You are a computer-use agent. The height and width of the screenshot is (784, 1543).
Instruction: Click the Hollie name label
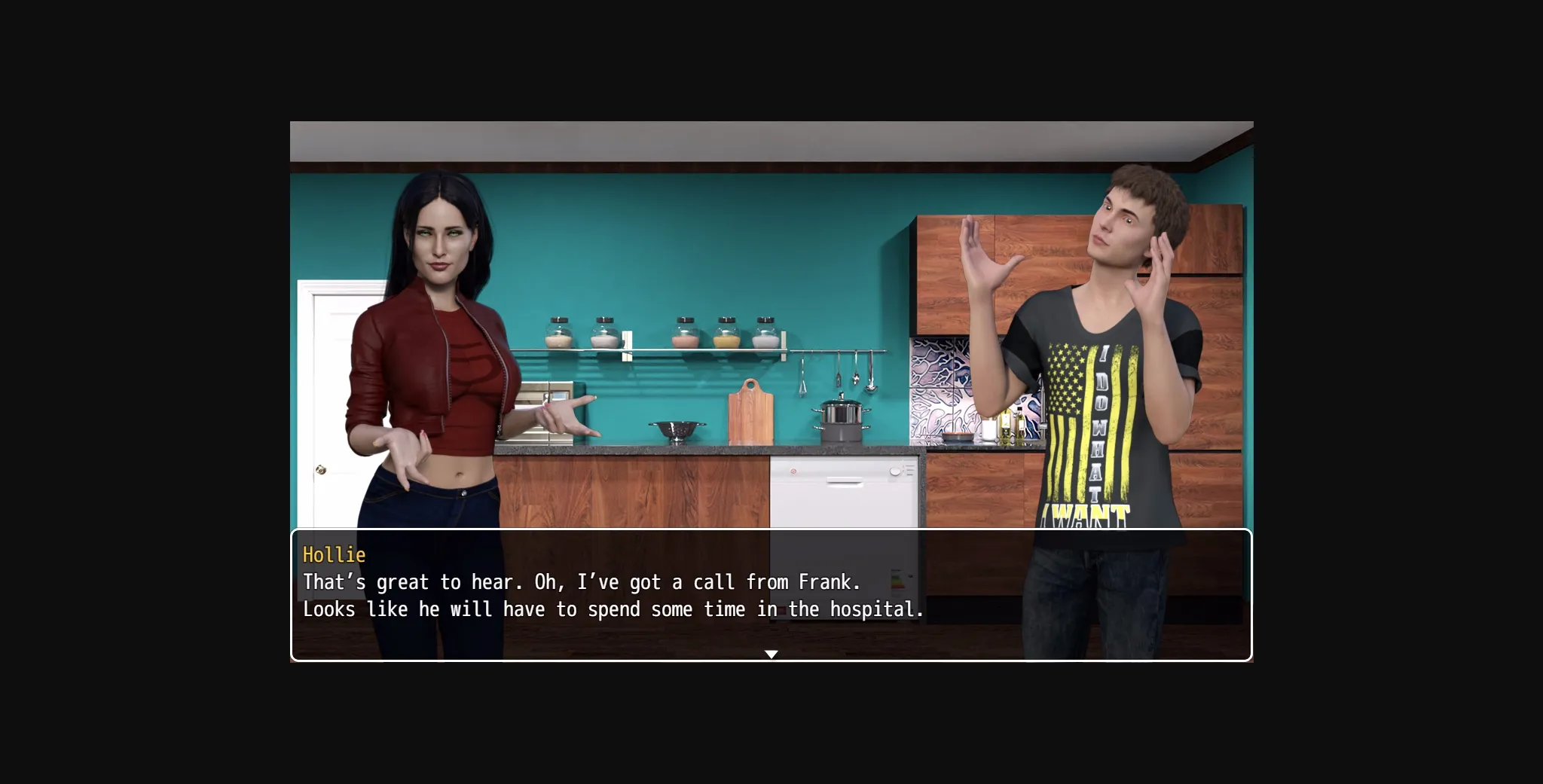pyautogui.click(x=334, y=555)
